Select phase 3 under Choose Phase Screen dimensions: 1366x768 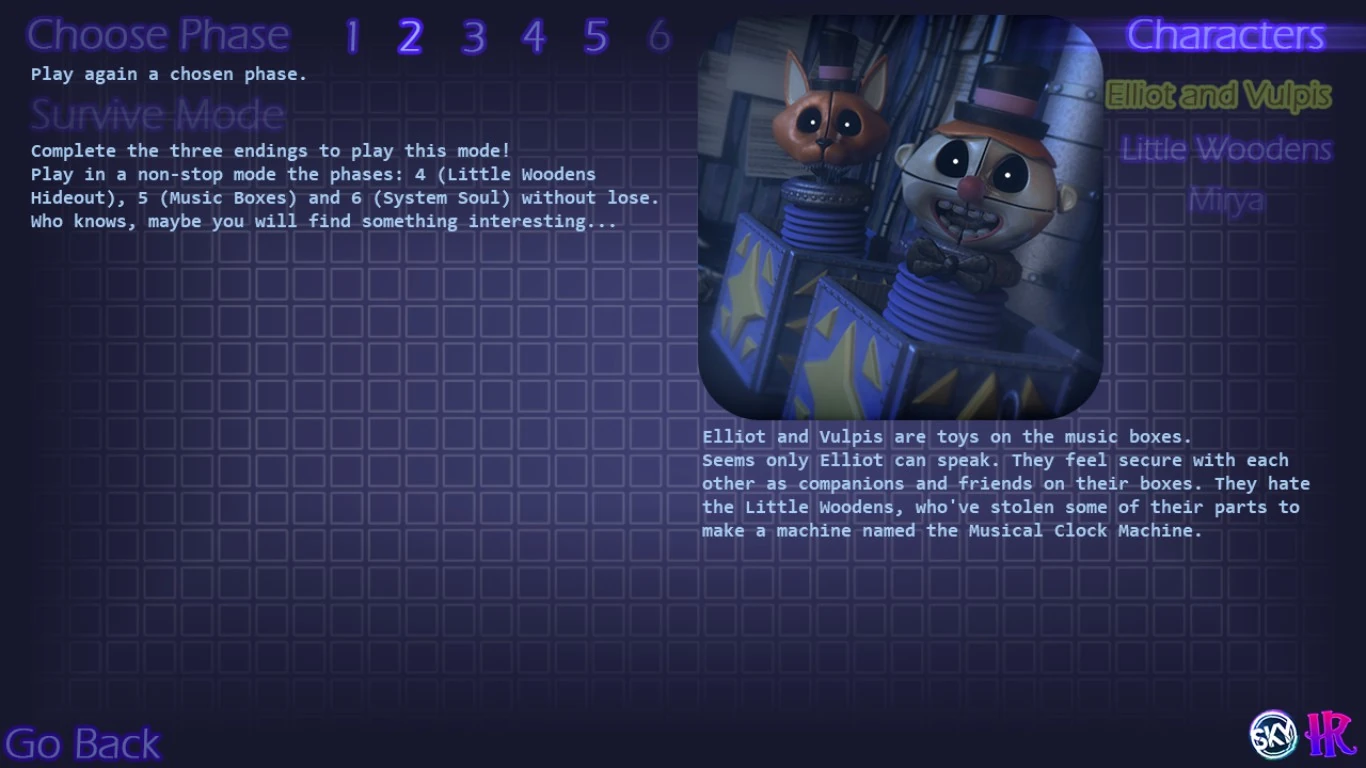[x=473, y=37]
